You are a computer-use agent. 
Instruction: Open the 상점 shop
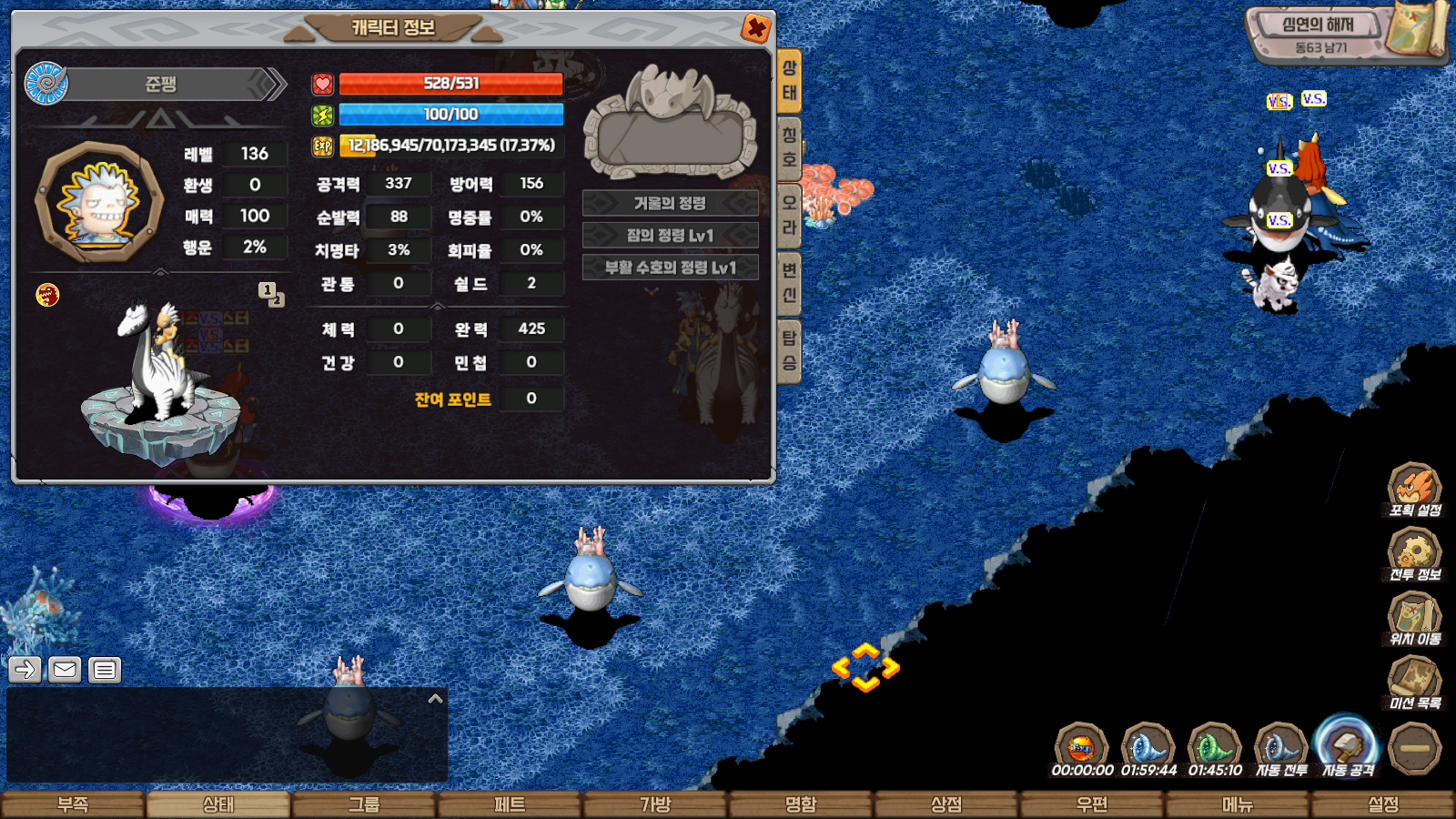[946, 804]
